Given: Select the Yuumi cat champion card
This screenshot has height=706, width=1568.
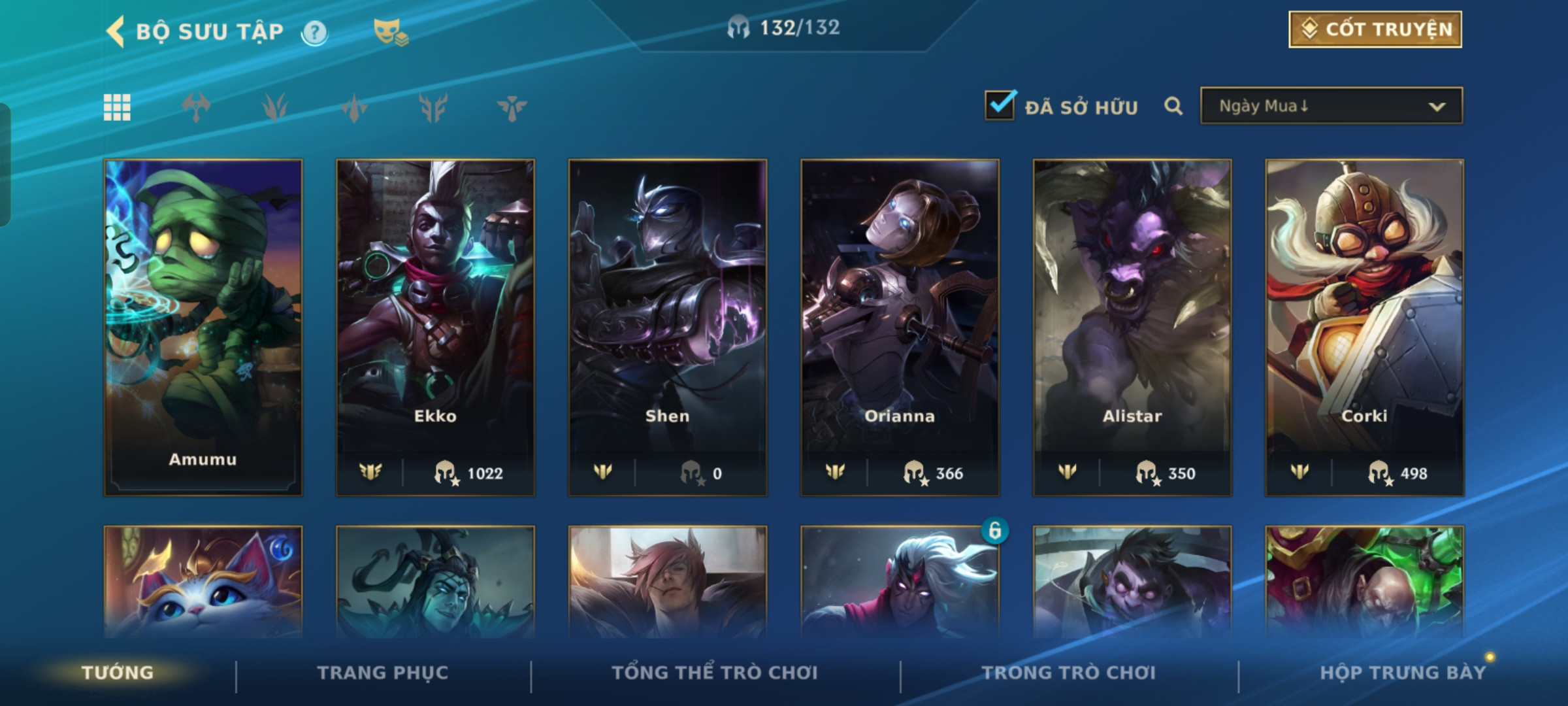Looking at the screenshot, I should pyautogui.click(x=203, y=582).
